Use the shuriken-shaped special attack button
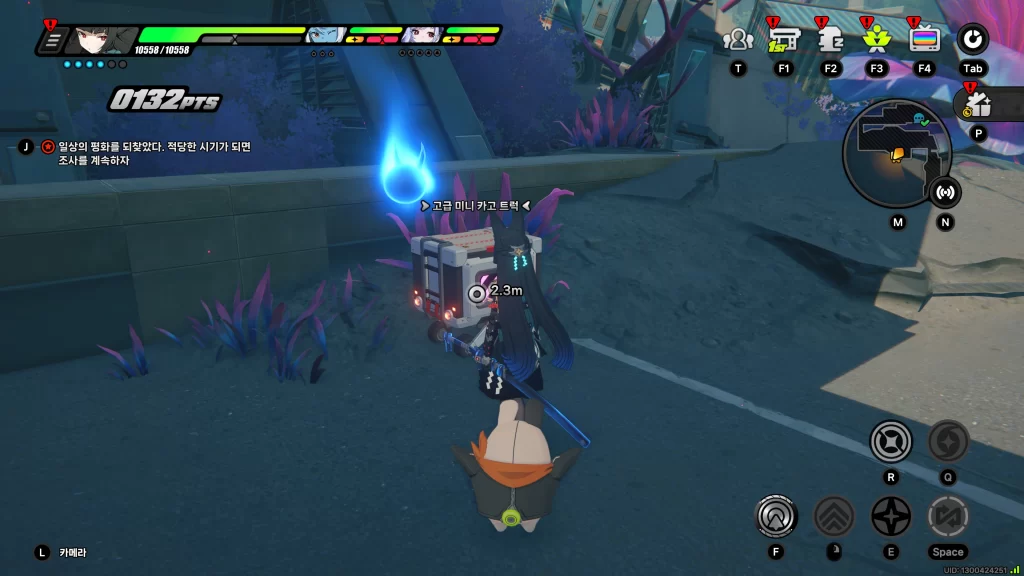The image size is (1024, 576). 890,516
